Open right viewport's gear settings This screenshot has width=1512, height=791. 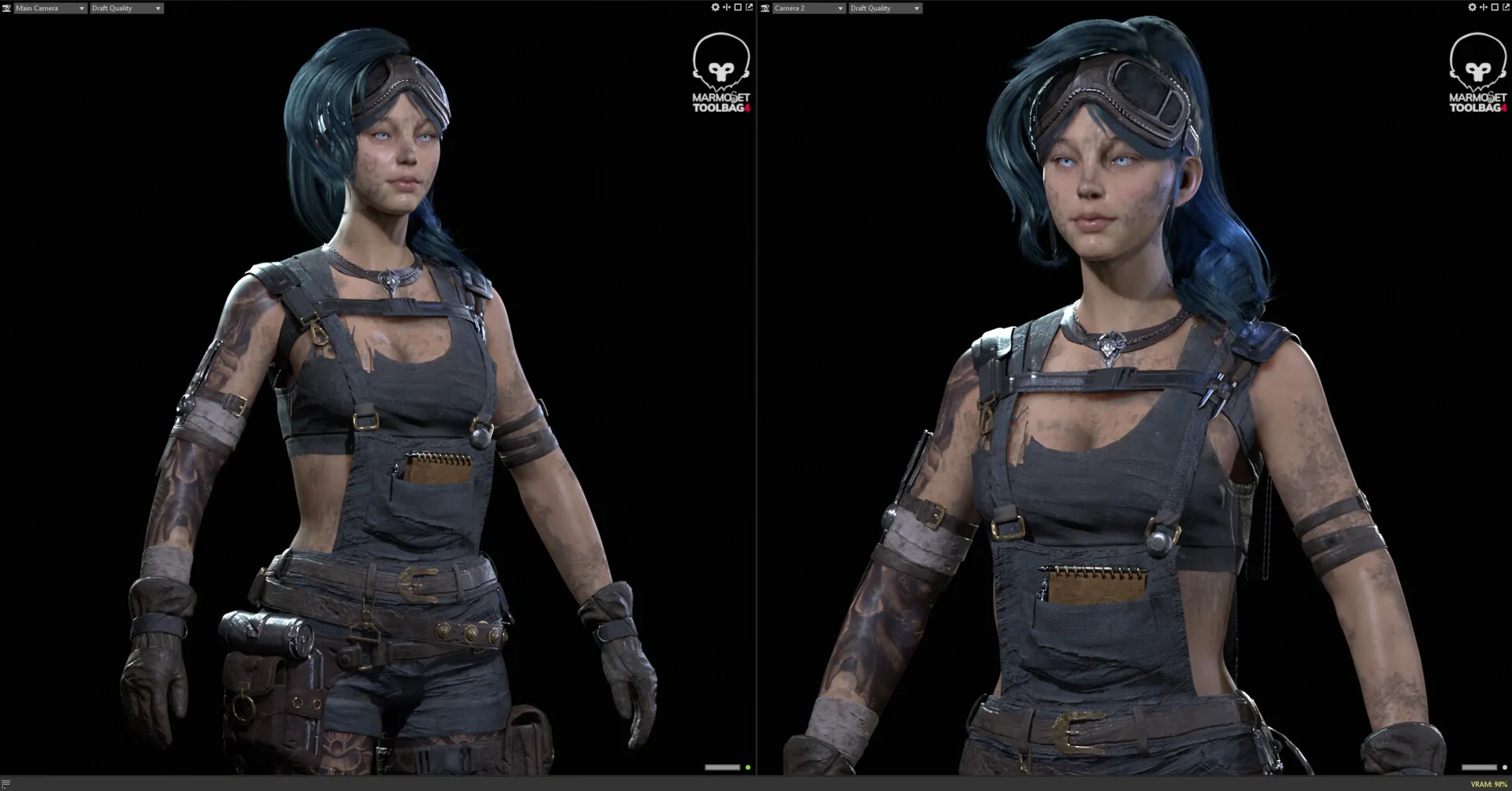(x=1472, y=7)
